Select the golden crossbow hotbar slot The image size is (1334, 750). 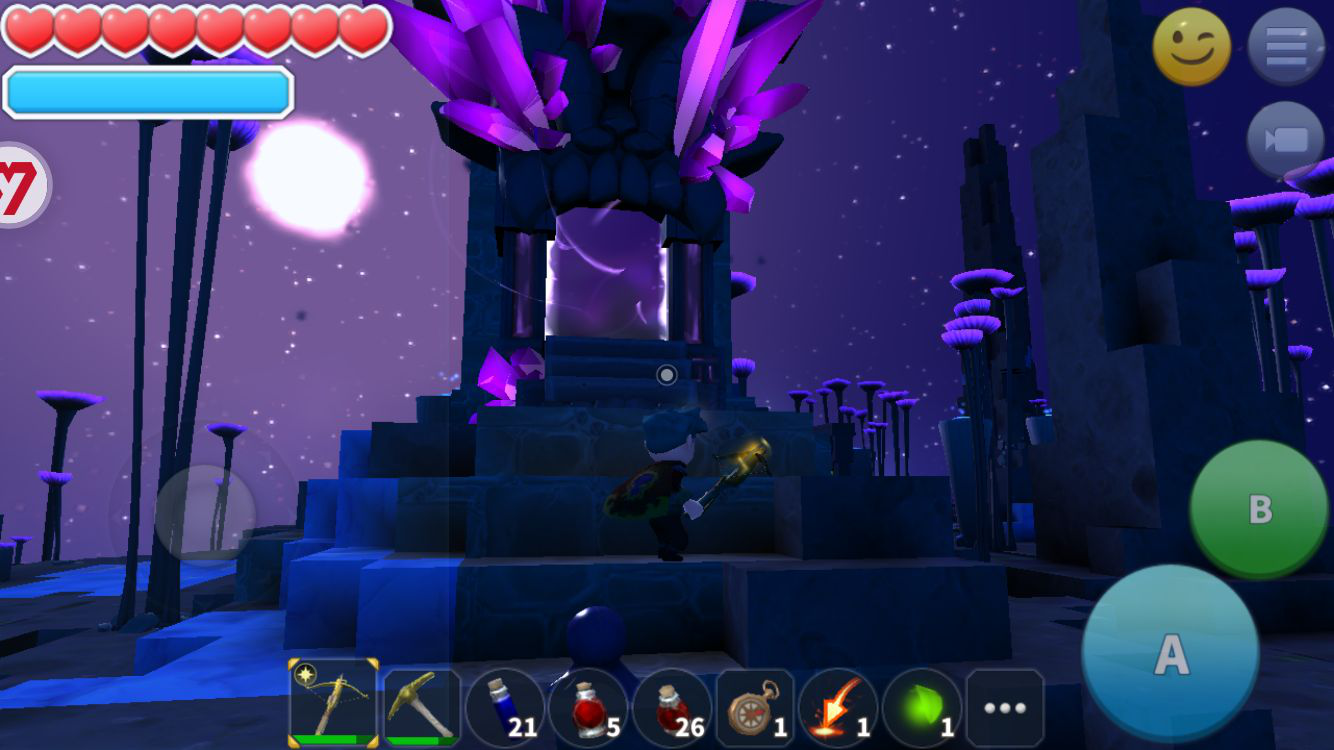(333, 703)
